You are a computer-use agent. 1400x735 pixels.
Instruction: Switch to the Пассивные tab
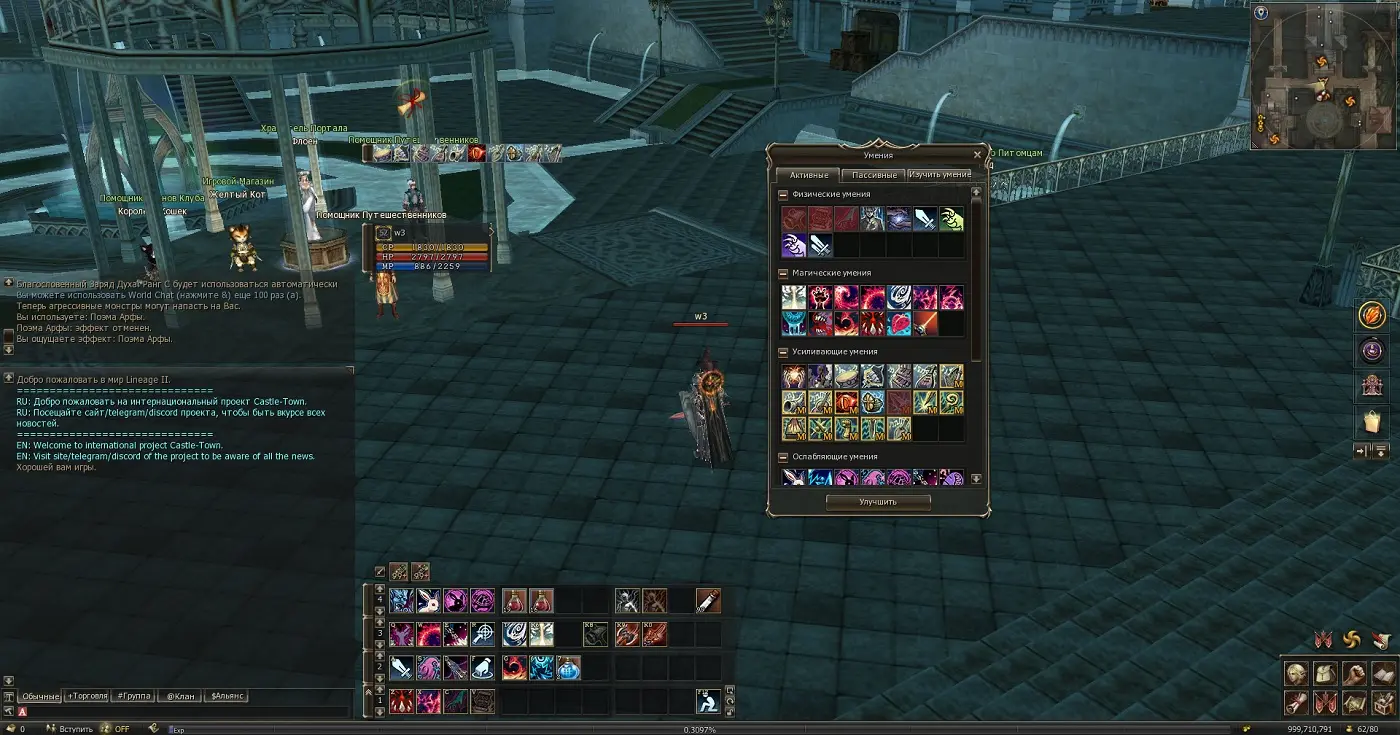pyautogui.click(x=874, y=175)
